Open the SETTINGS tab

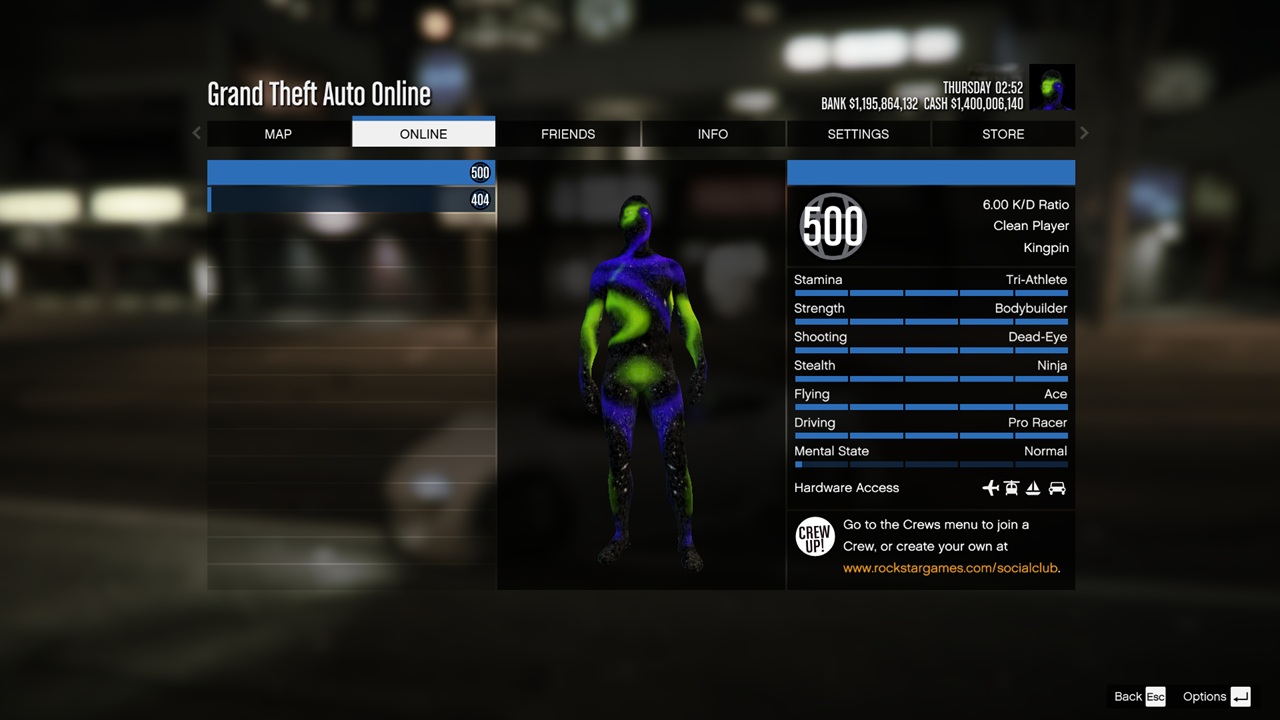[858, 134]
